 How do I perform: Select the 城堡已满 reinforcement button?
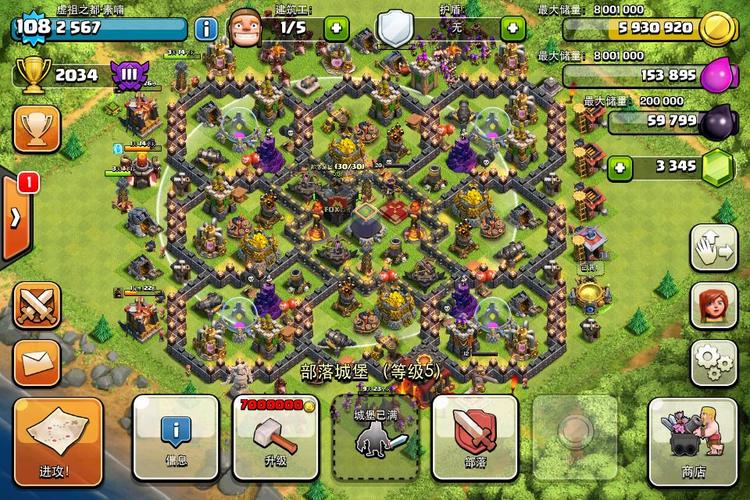pyautogui.click(x=375, y=437)
